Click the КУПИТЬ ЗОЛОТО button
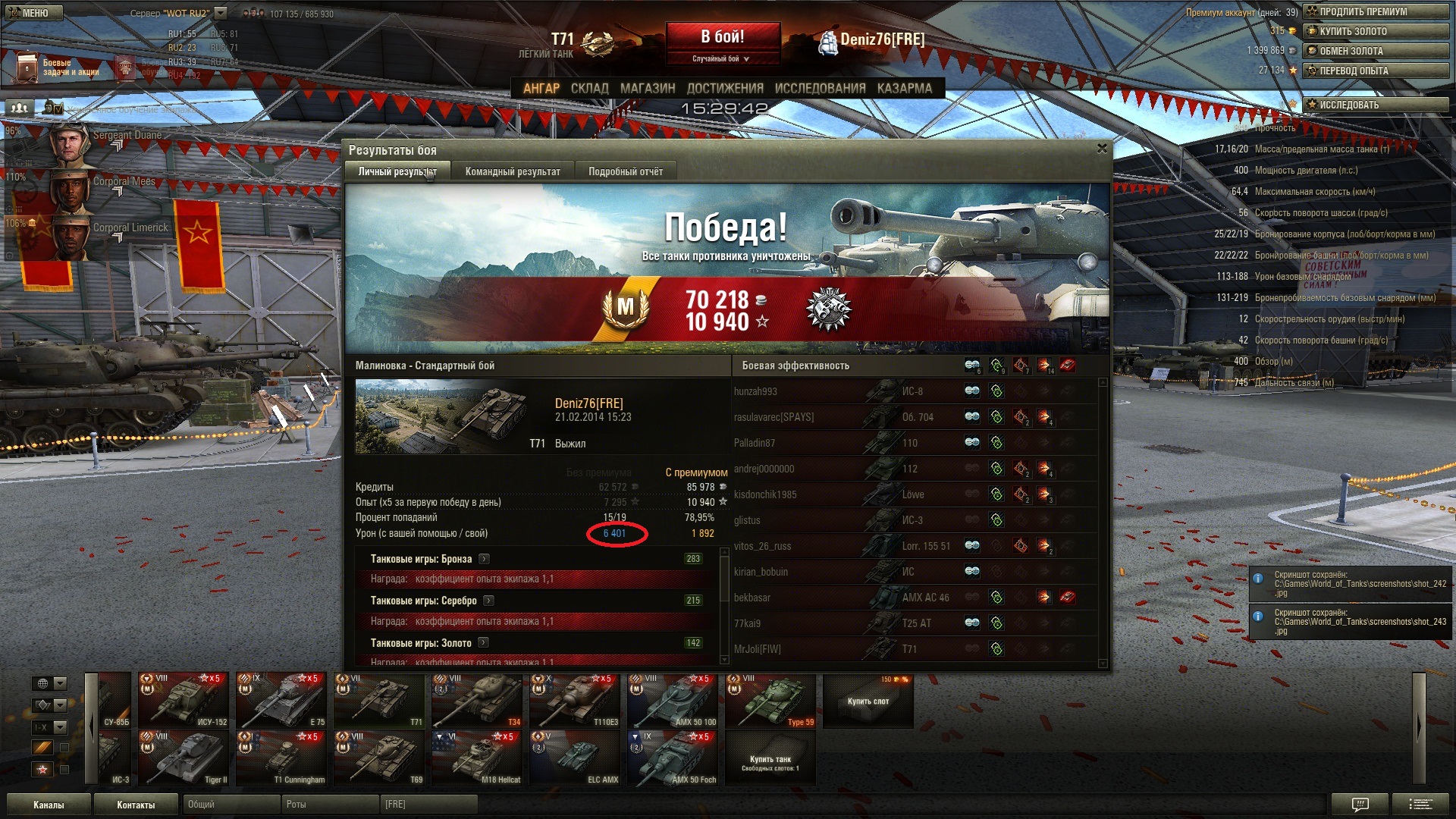This screenshot has width=1456, height=819. [1376, 31]
